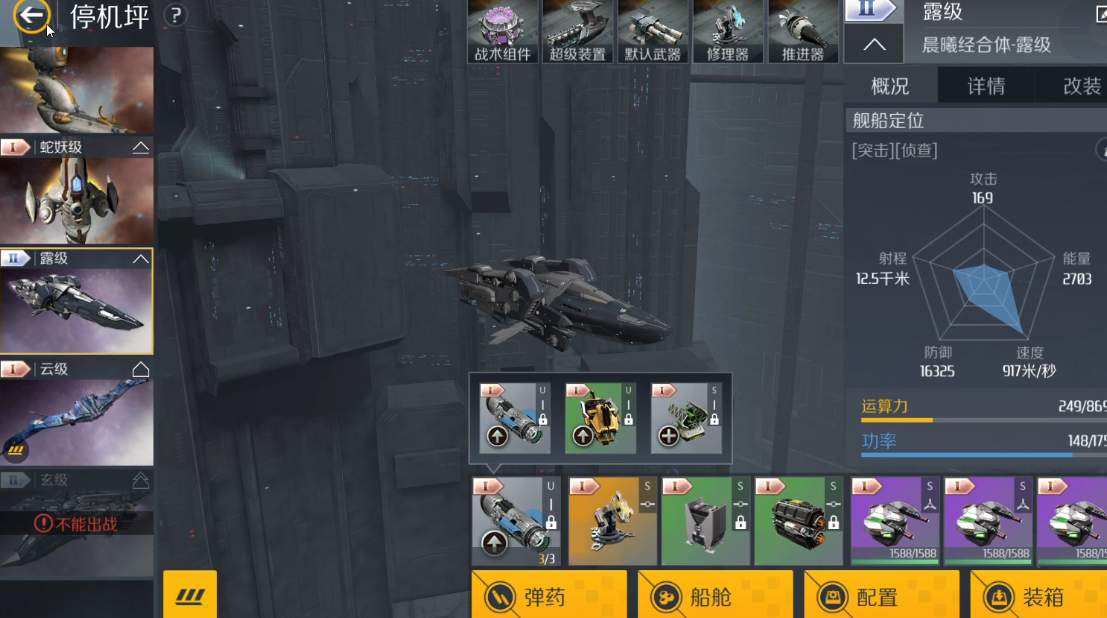
Task: Open the 超级装置 category
Action: coord(578,32)
